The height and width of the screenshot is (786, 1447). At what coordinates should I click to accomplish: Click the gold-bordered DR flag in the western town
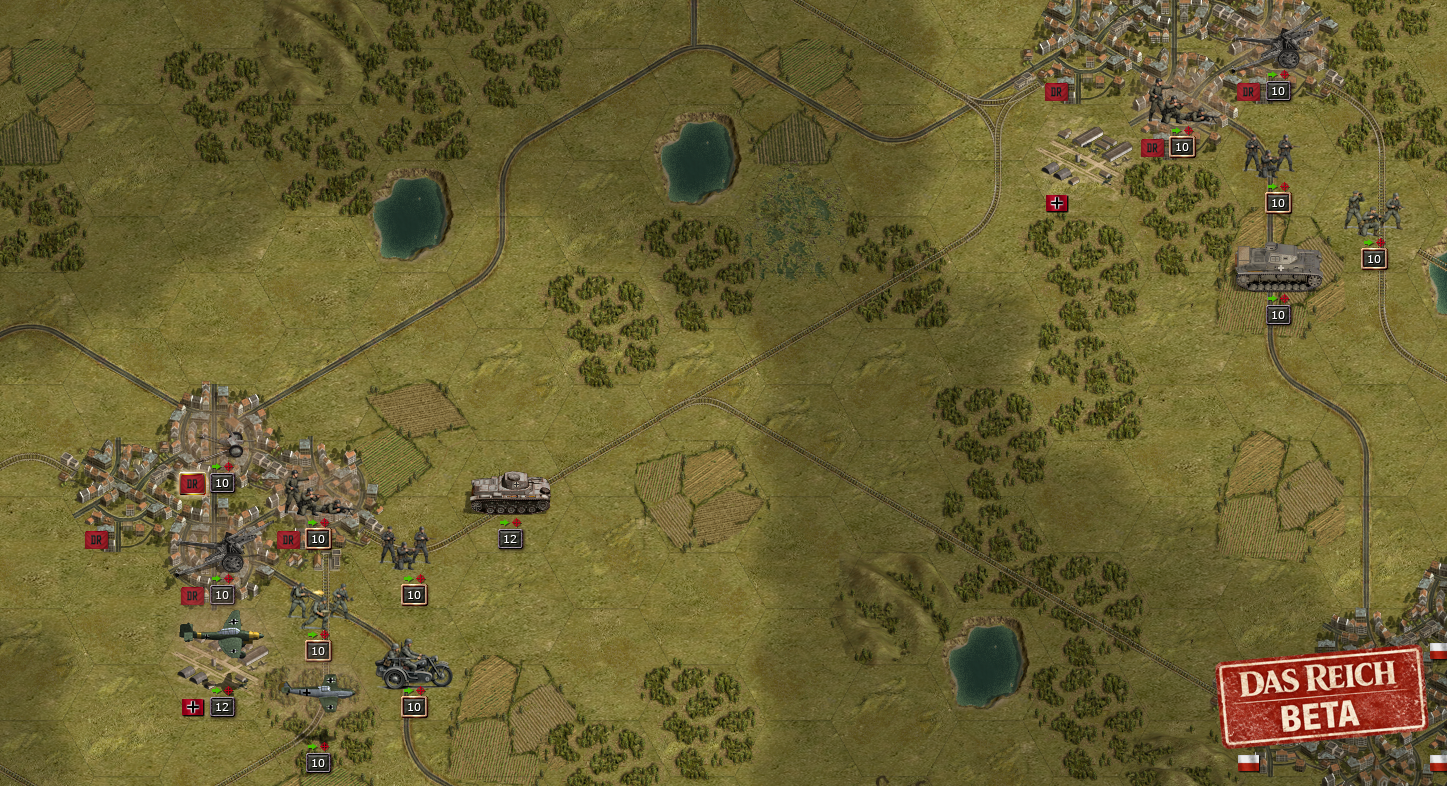point(190,483)
